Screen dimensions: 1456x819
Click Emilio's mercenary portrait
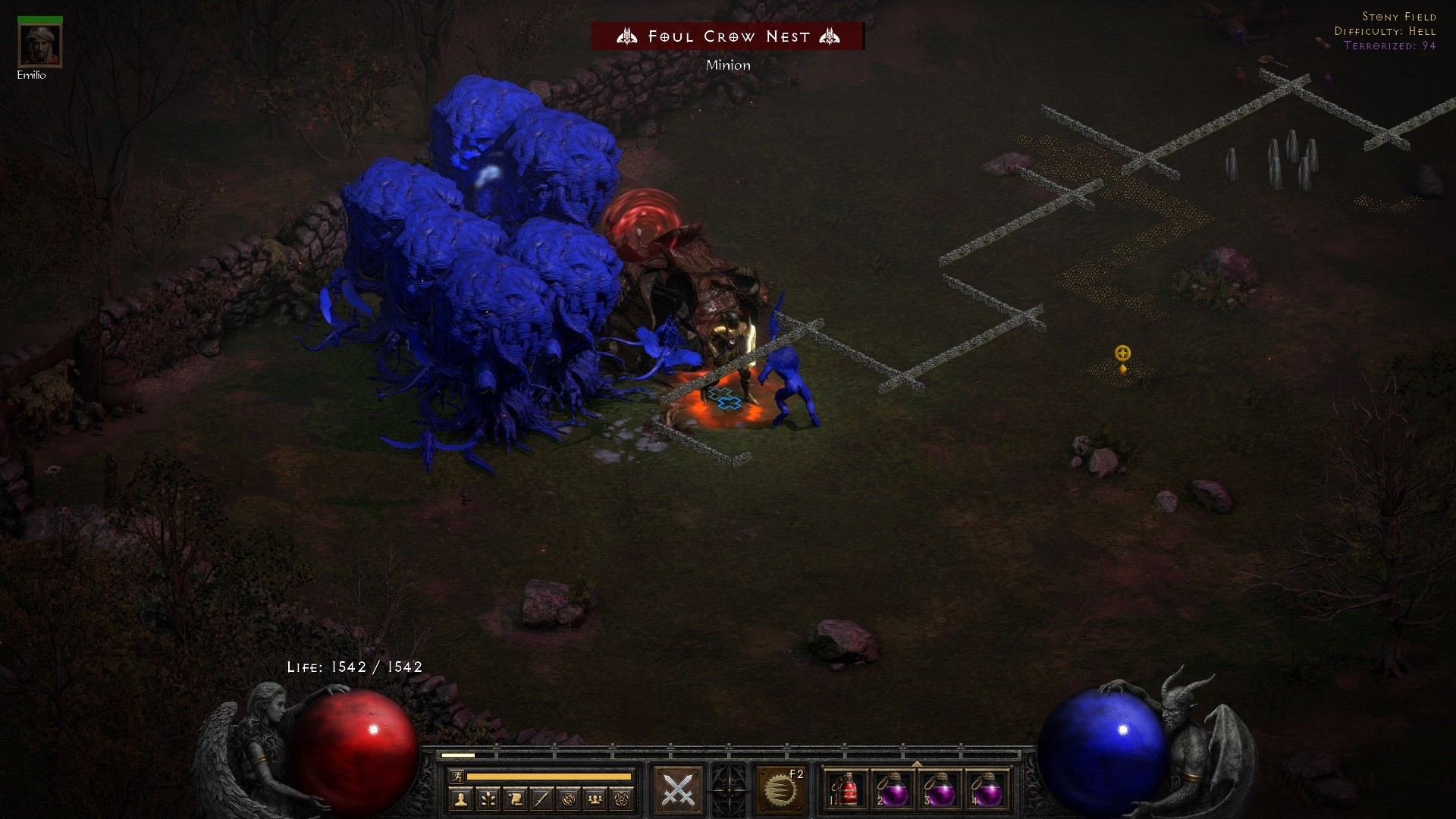[40, 45]
